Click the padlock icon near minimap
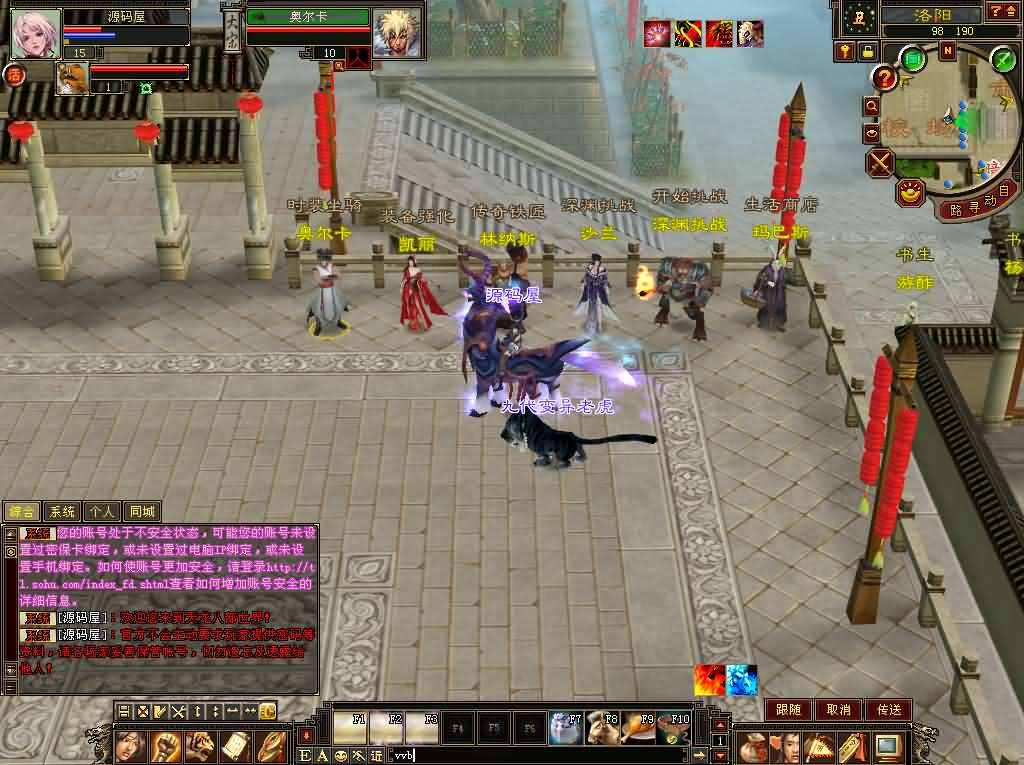 pos(867,51)
